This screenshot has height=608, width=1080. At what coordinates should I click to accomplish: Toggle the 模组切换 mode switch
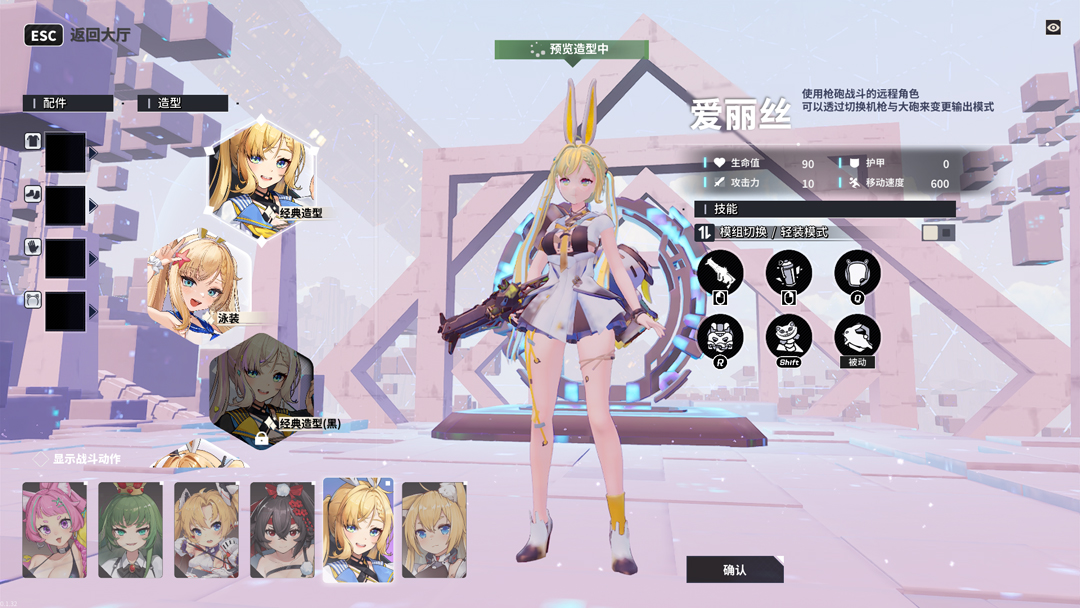938,233
